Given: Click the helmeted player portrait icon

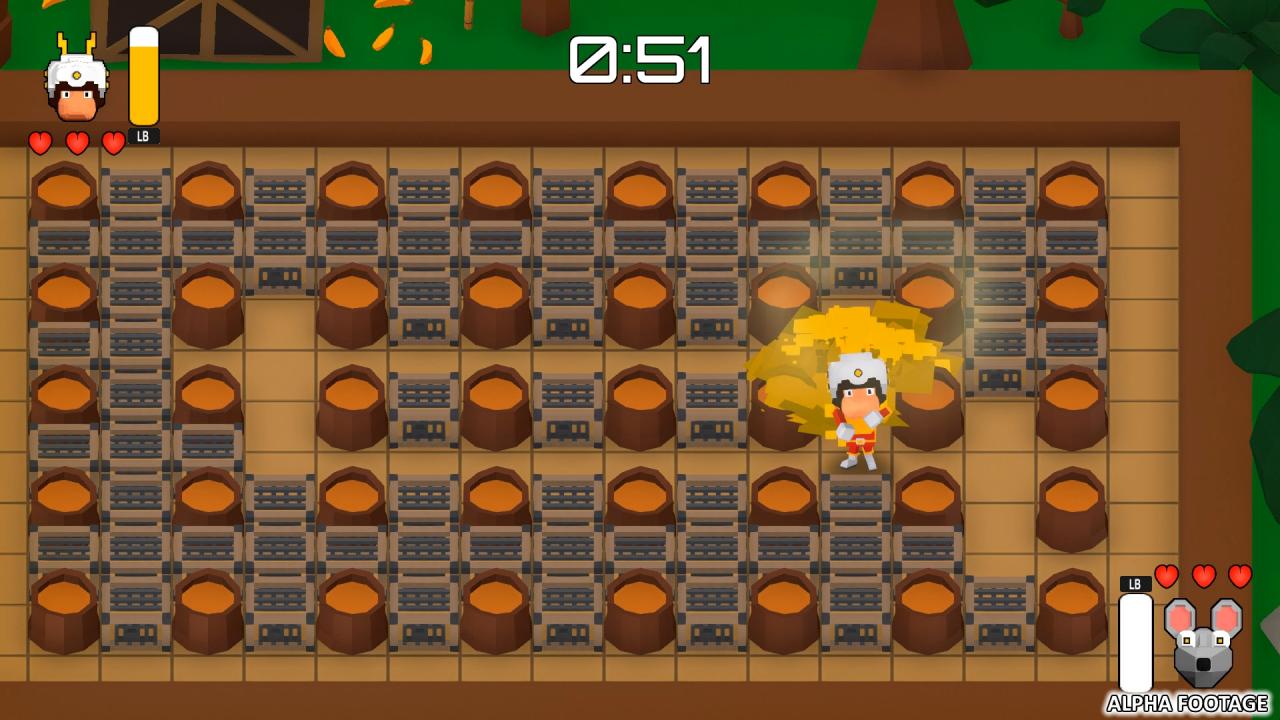Looking at the screenshot, I should tap(77, 84).
